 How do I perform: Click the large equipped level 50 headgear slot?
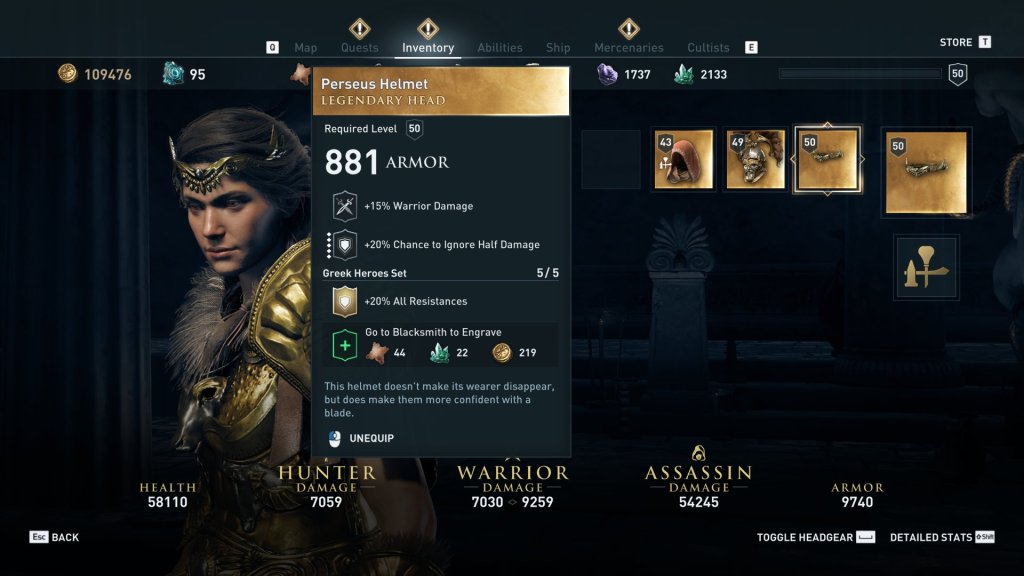click(x=927, y=172)
